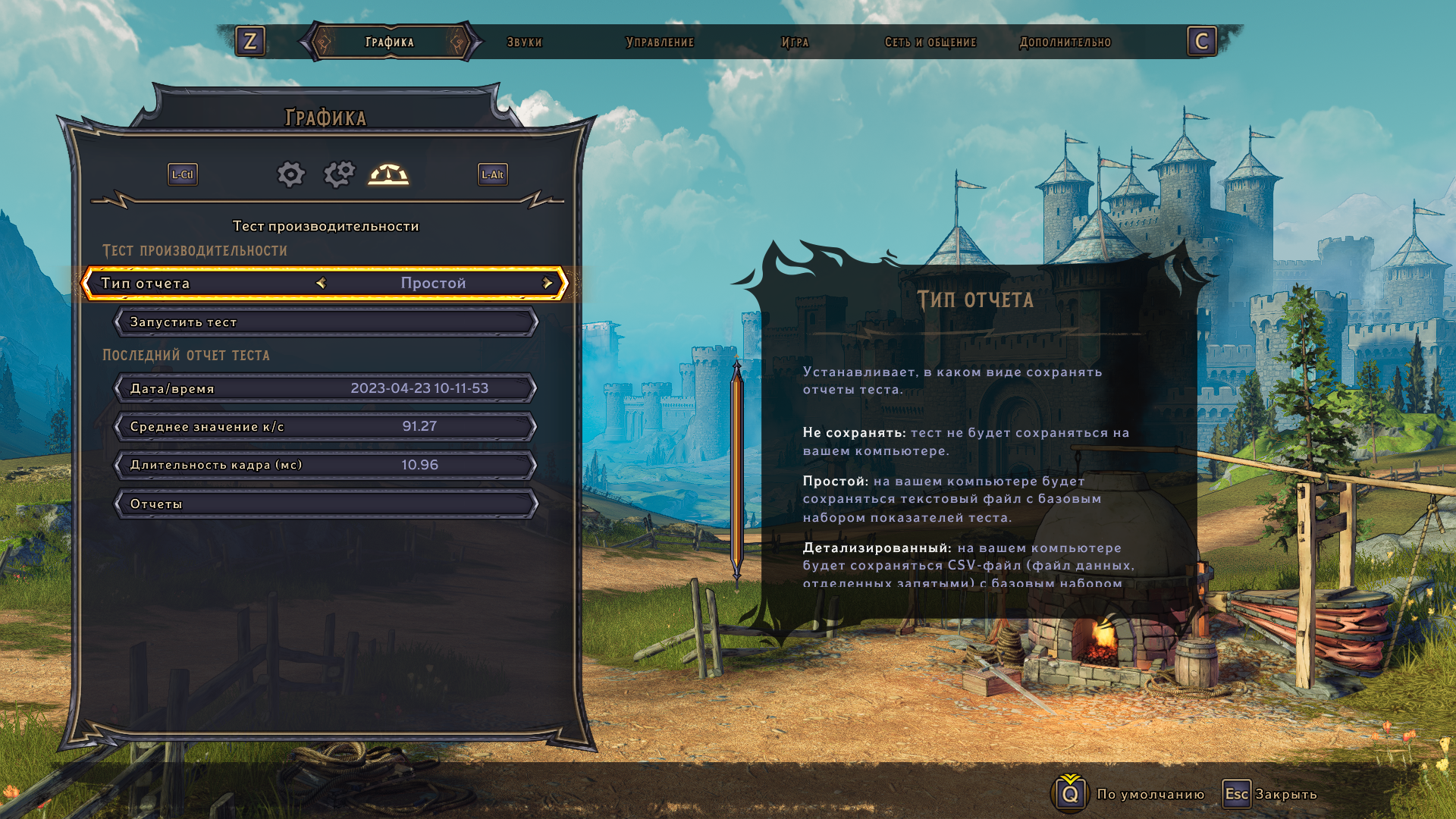Viewport: 1456px width, 819px height.
Task: Open the double gears advanced graphics icon
Action: [339, 174]
